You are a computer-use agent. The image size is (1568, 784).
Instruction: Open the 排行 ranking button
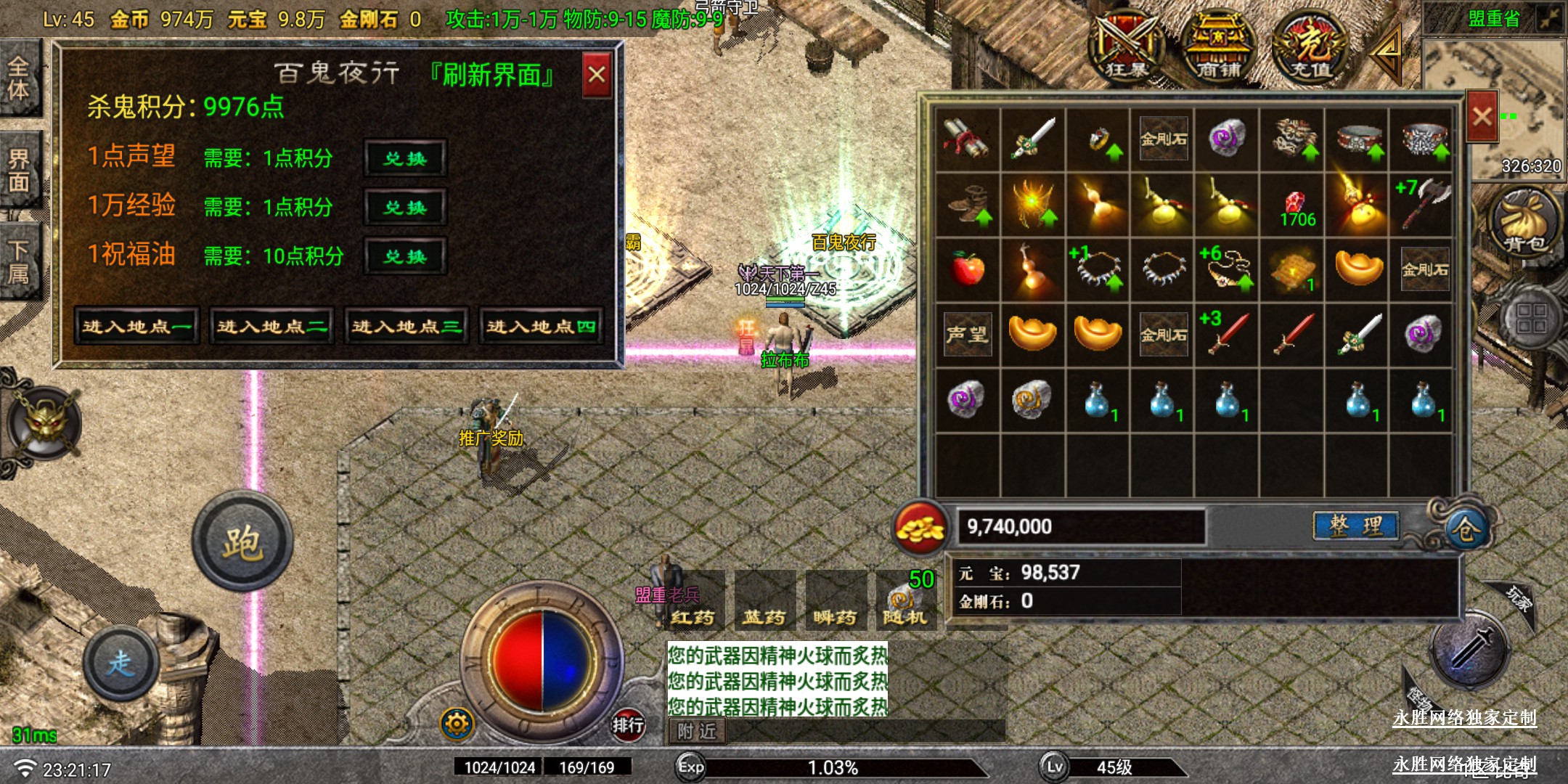pos(628,724)
